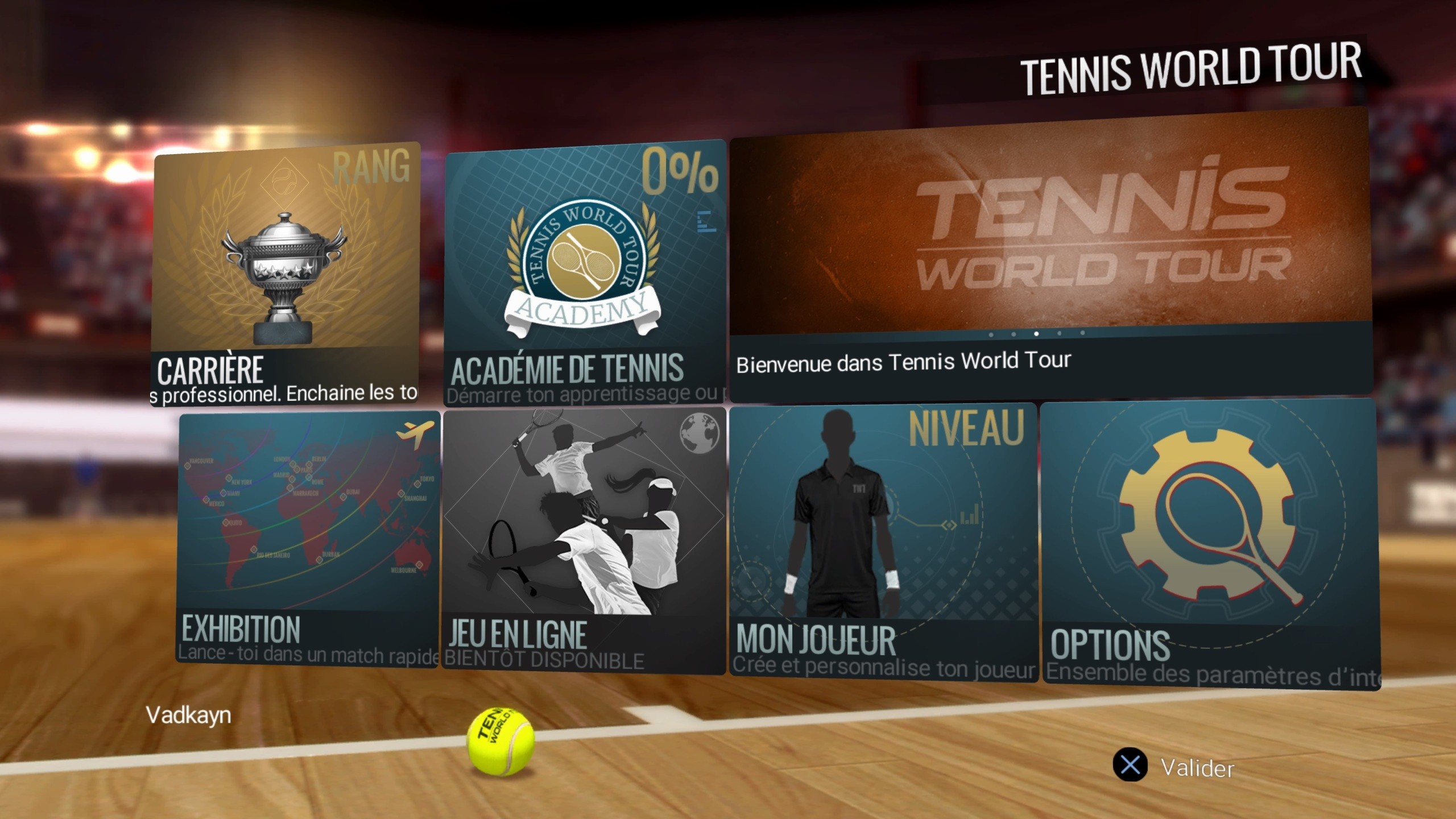Select the first carousel navigation dot
This screenshot has width=1456, height=819.
click(x=990, y=334)
